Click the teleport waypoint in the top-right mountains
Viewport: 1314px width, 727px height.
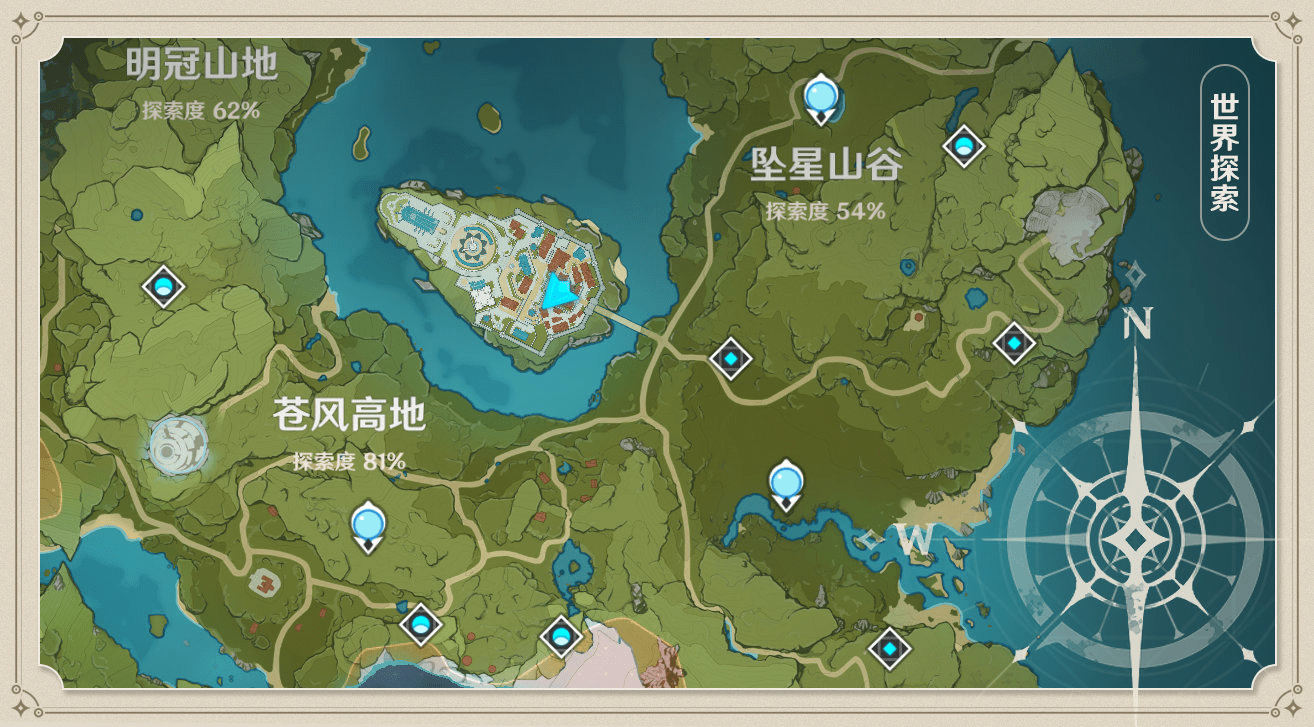click(x=963, y=146)
